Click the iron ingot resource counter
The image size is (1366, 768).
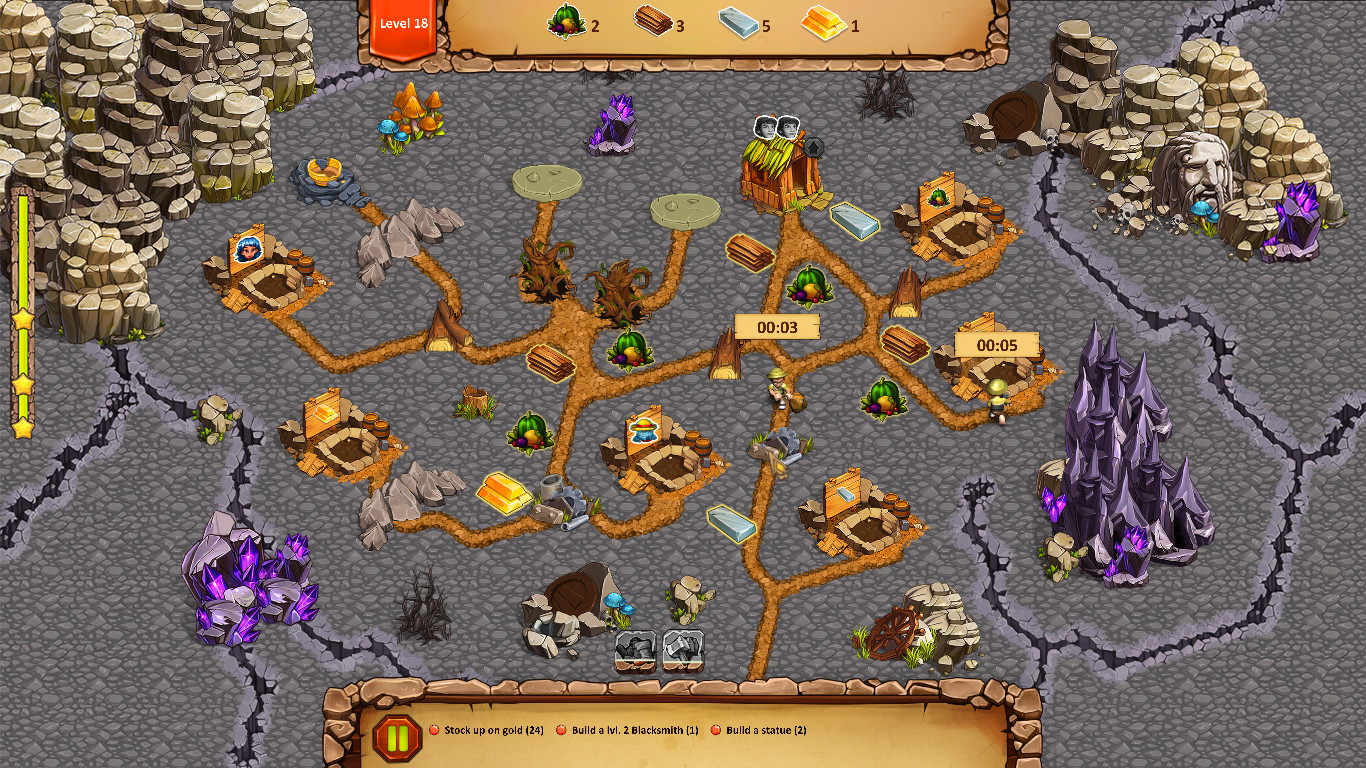click(x=737, y=23)
